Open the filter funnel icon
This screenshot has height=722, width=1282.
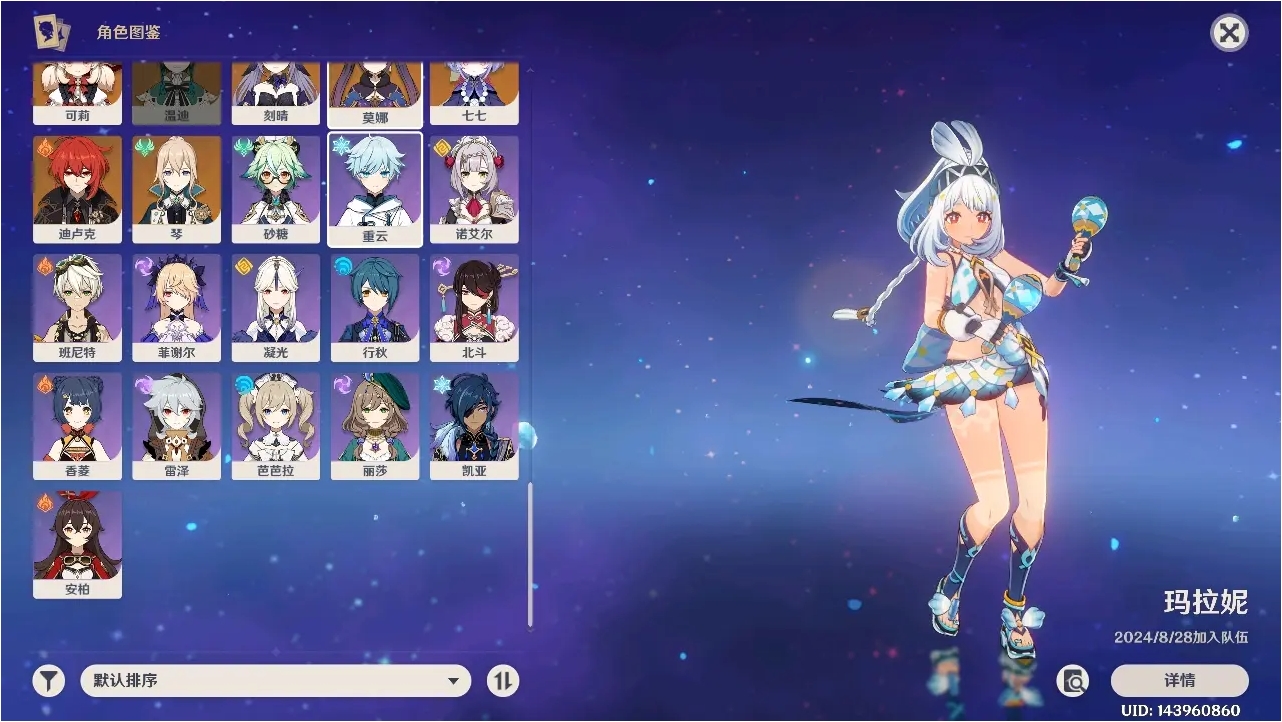pyautogui.click(x=46, y=680)
